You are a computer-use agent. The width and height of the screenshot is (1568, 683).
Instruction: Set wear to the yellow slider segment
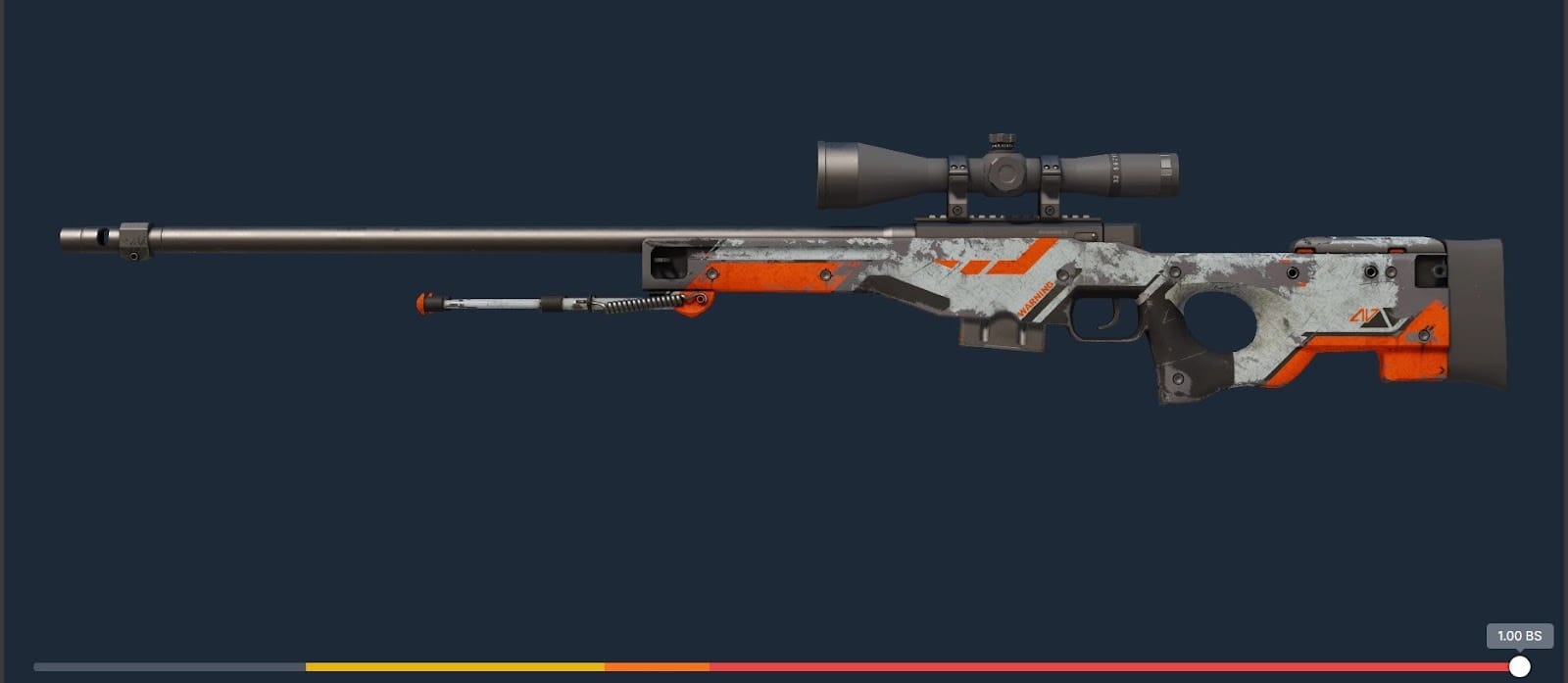(455, 666)
